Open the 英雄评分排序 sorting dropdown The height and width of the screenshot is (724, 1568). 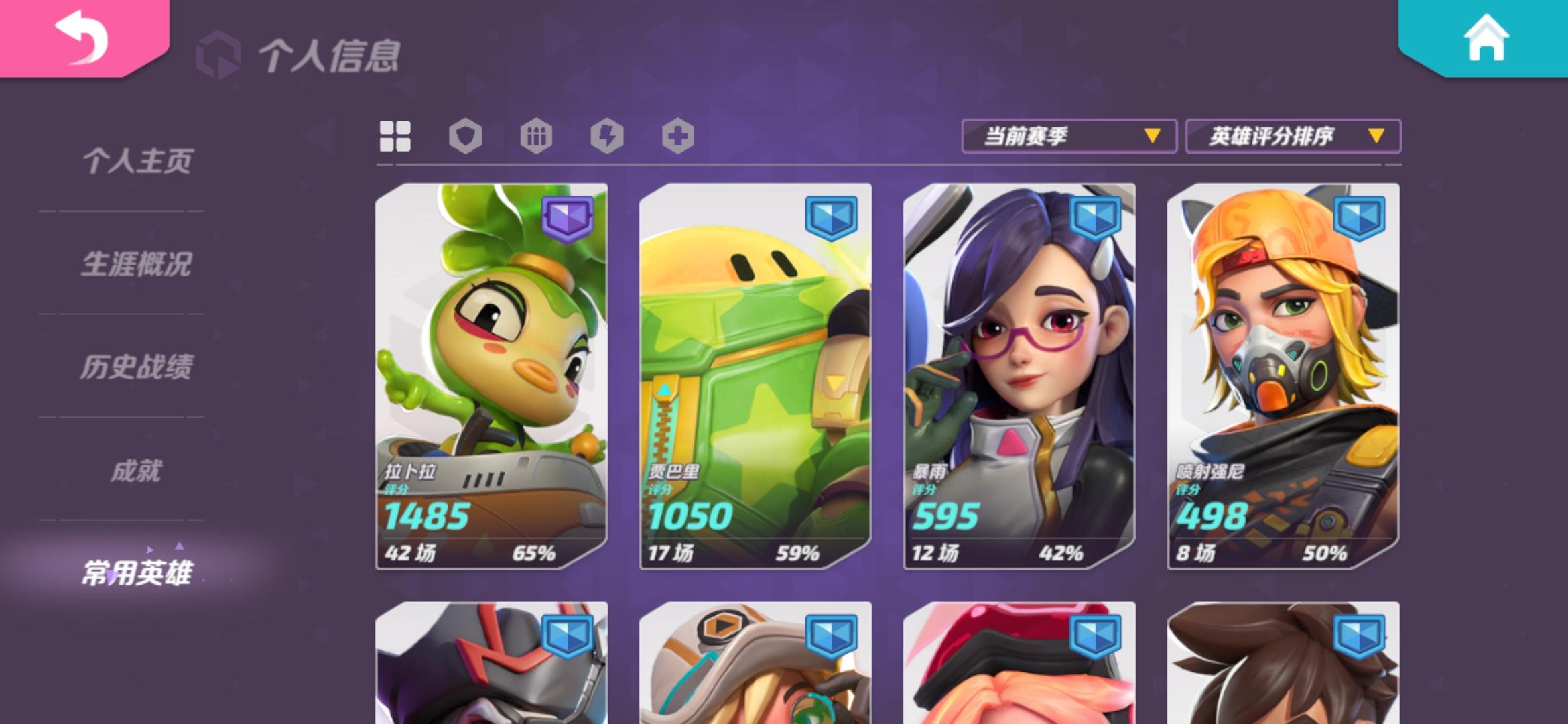pos(1293,136)
